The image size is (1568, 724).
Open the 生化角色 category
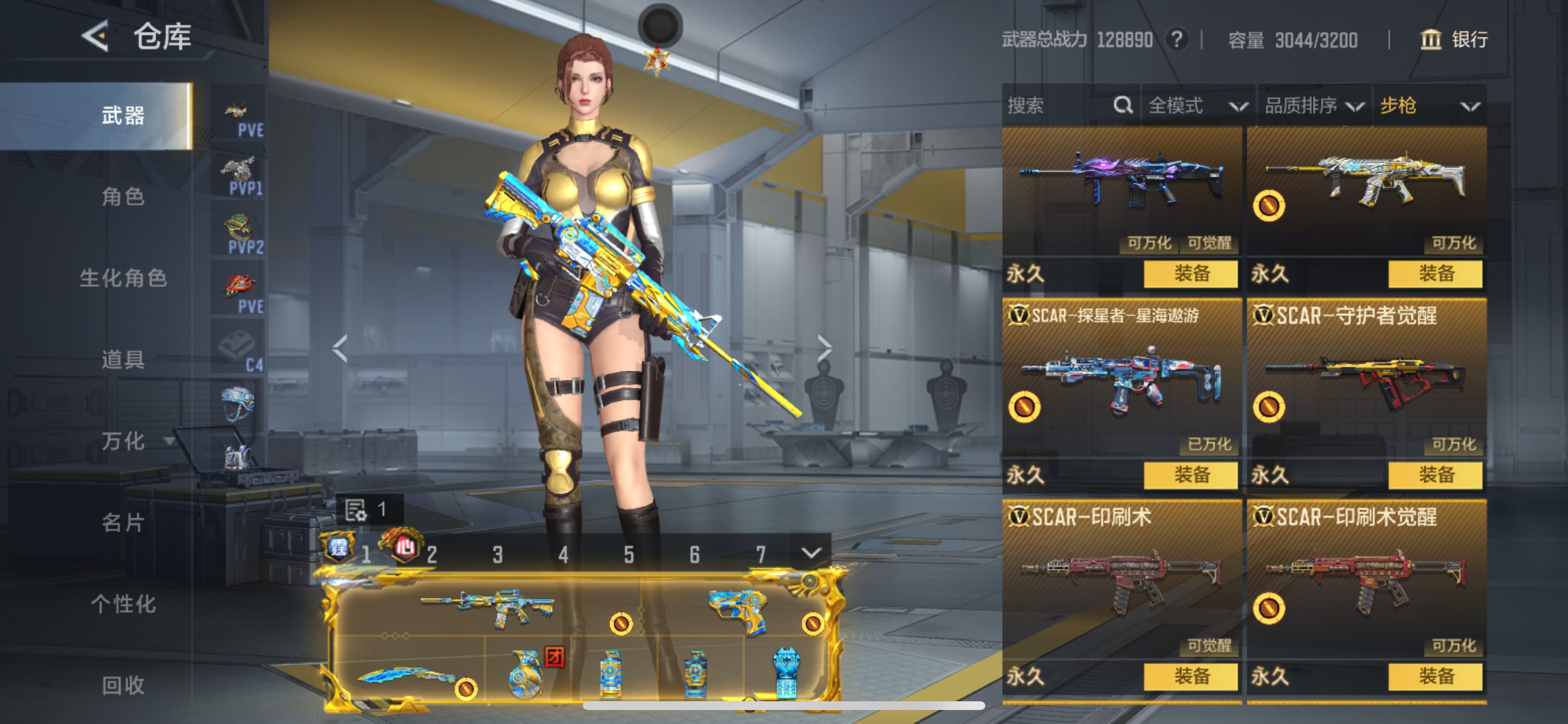[123, 278]
